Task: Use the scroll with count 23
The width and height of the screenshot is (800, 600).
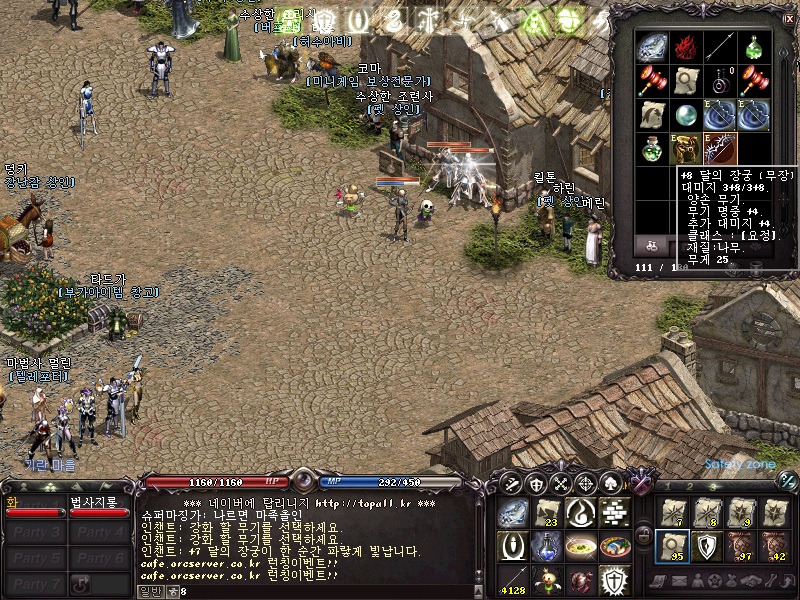Action: [546, 513]
